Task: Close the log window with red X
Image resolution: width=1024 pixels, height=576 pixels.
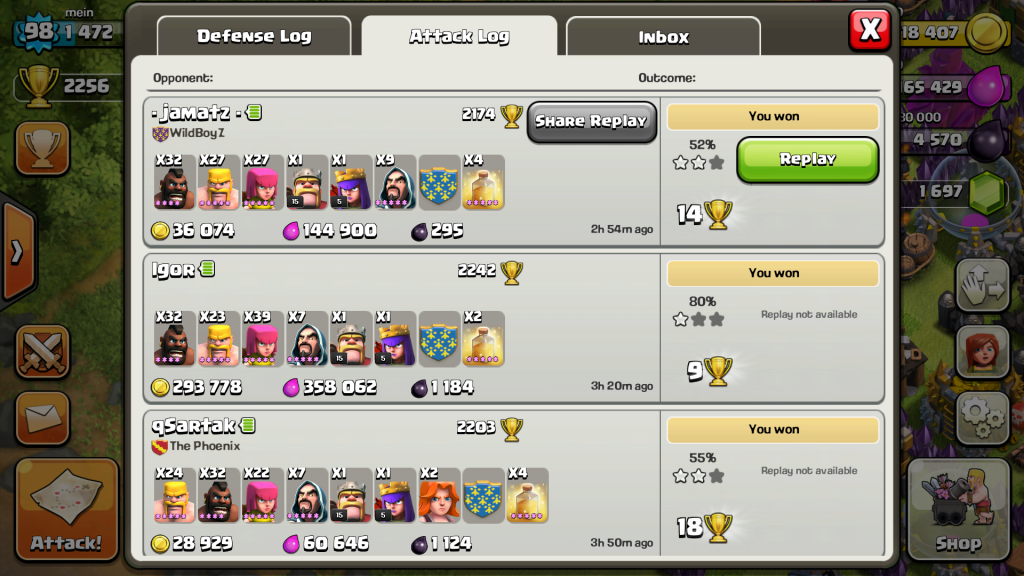Action: [x=869, y=30]
